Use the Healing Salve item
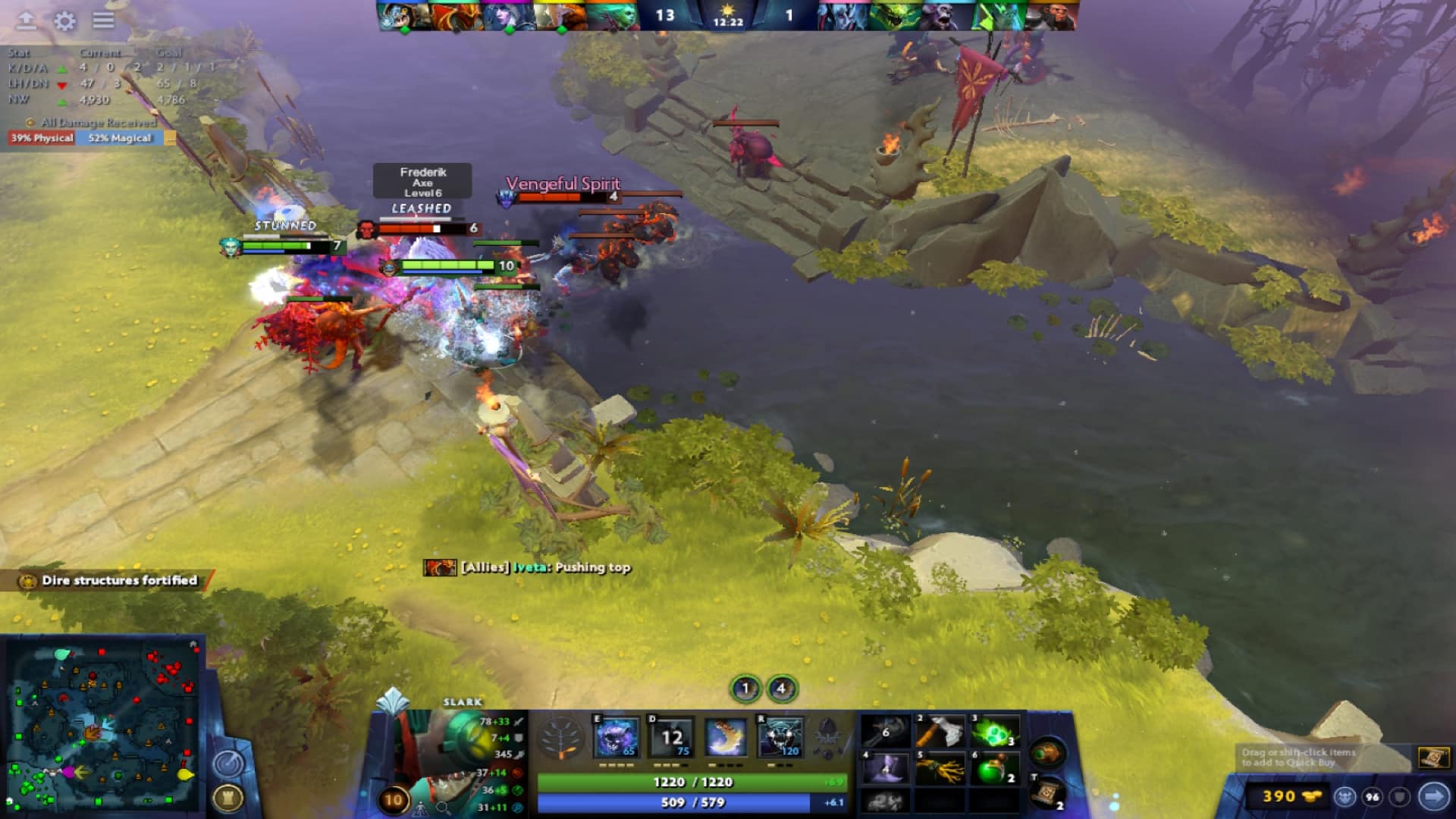This screenshot has height=819, width=1456. pos(993,766)
